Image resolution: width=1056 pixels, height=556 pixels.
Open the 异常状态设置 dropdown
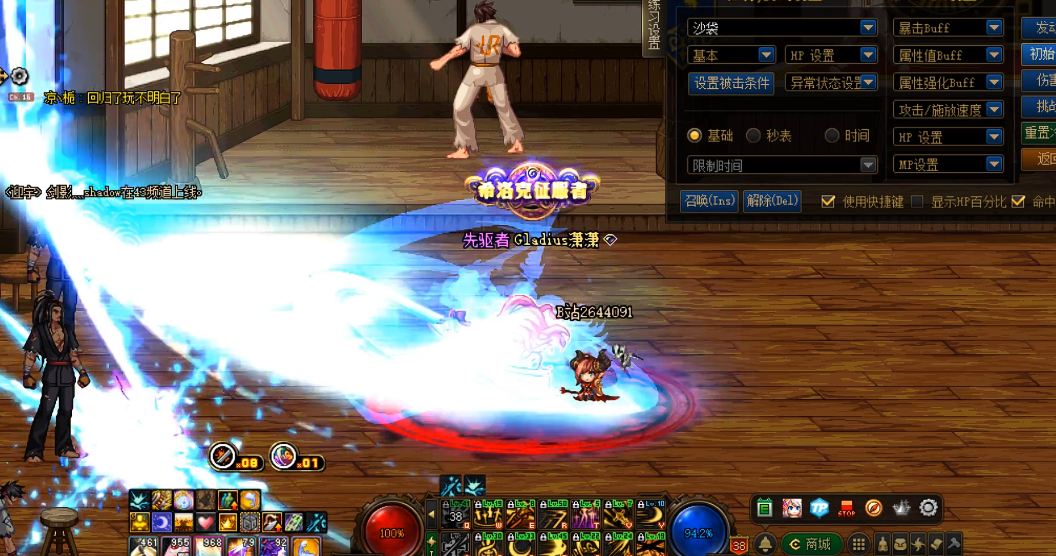point(869,83)
